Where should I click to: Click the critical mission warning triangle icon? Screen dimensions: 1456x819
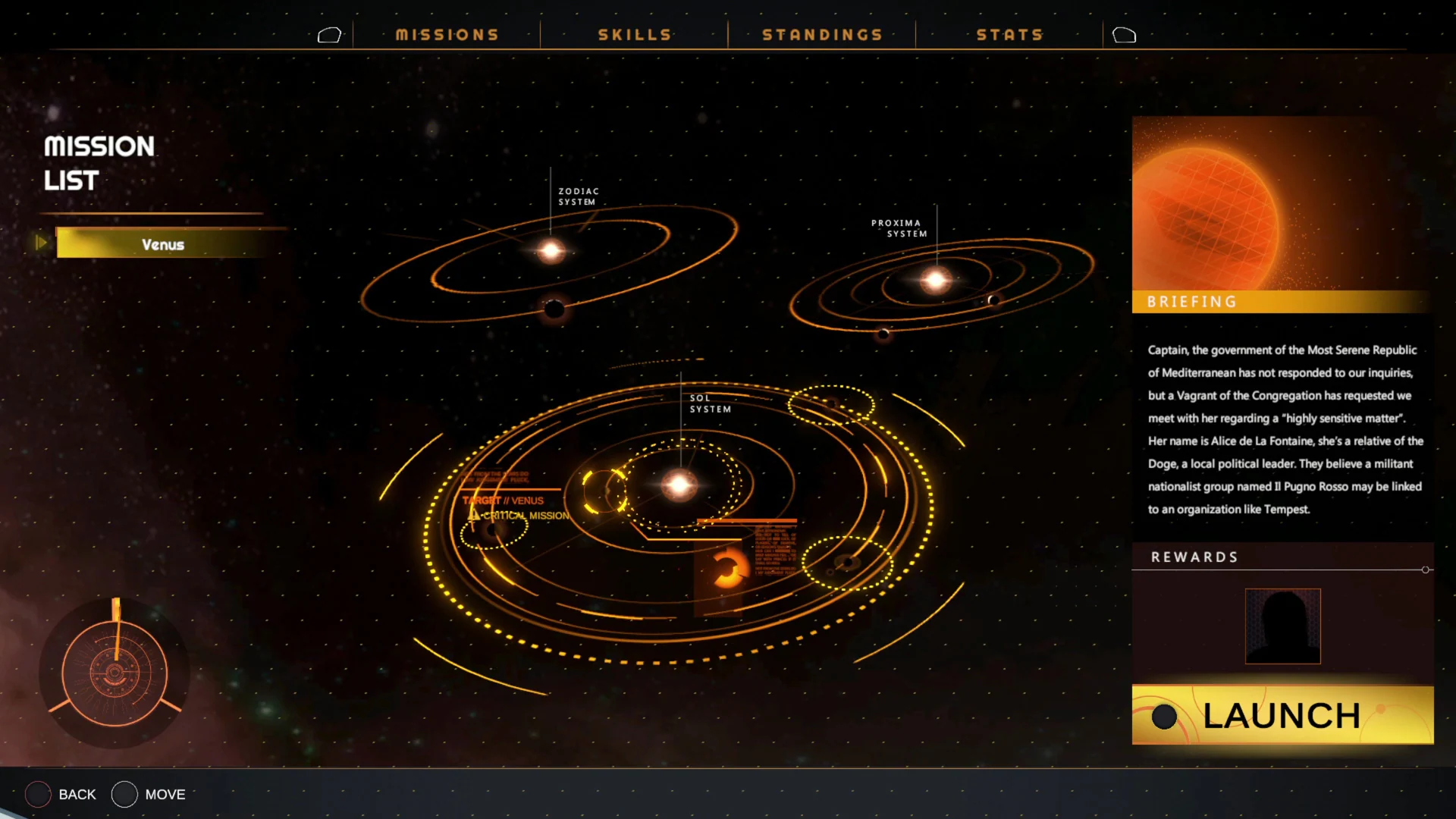[472, 515]
